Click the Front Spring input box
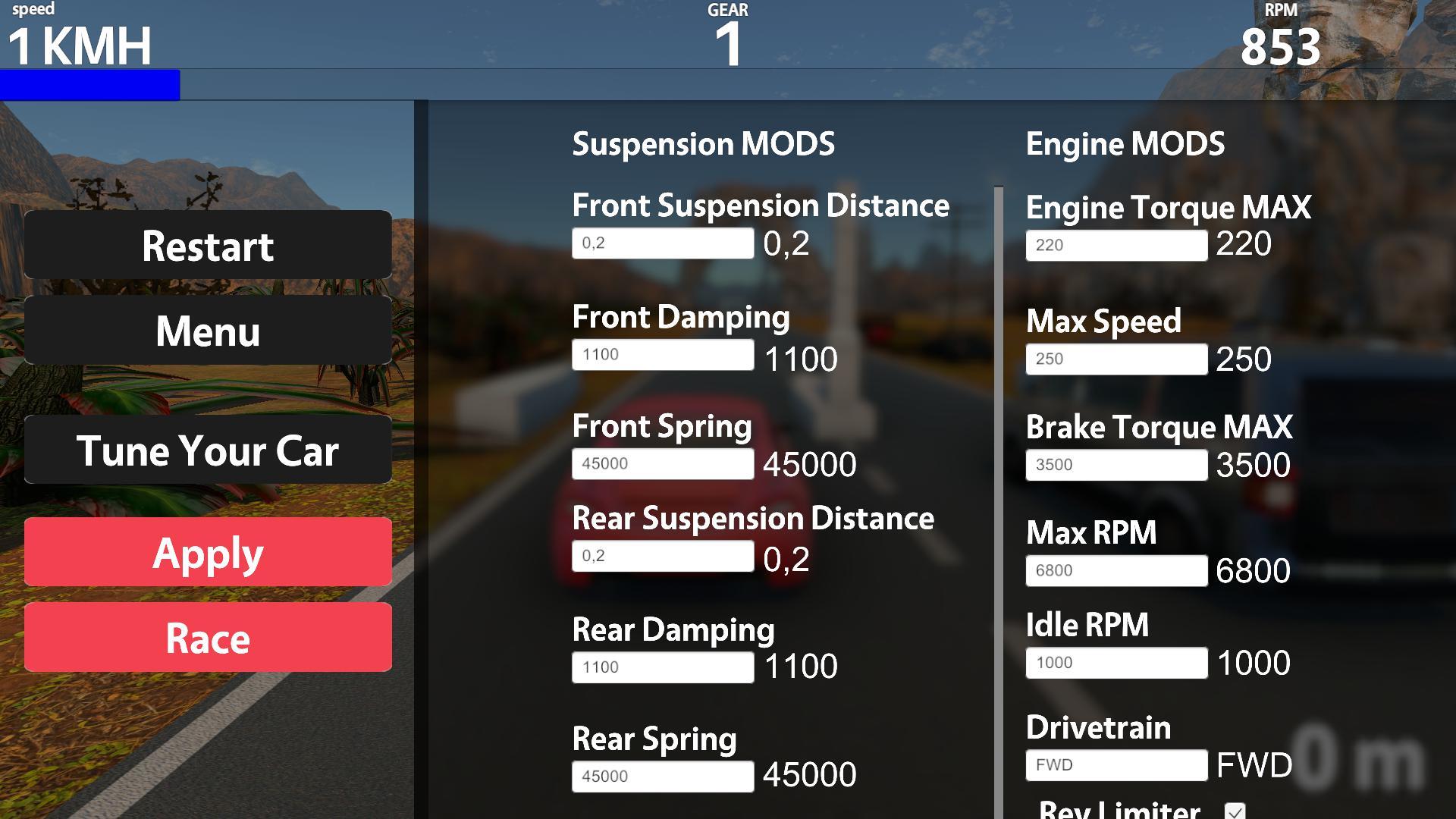 [662, 463]
